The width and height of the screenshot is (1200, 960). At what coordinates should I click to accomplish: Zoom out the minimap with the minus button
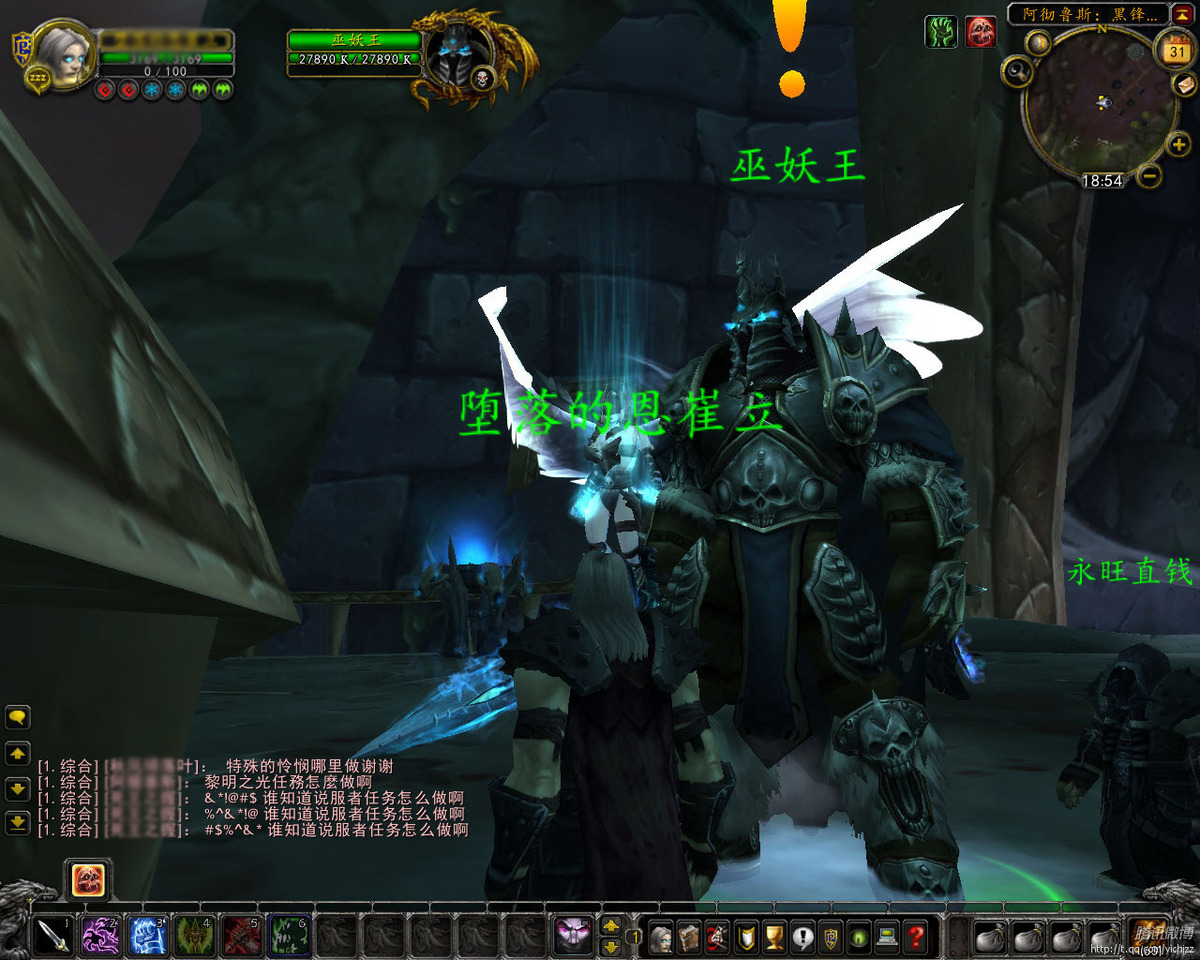click(1150, 177)
